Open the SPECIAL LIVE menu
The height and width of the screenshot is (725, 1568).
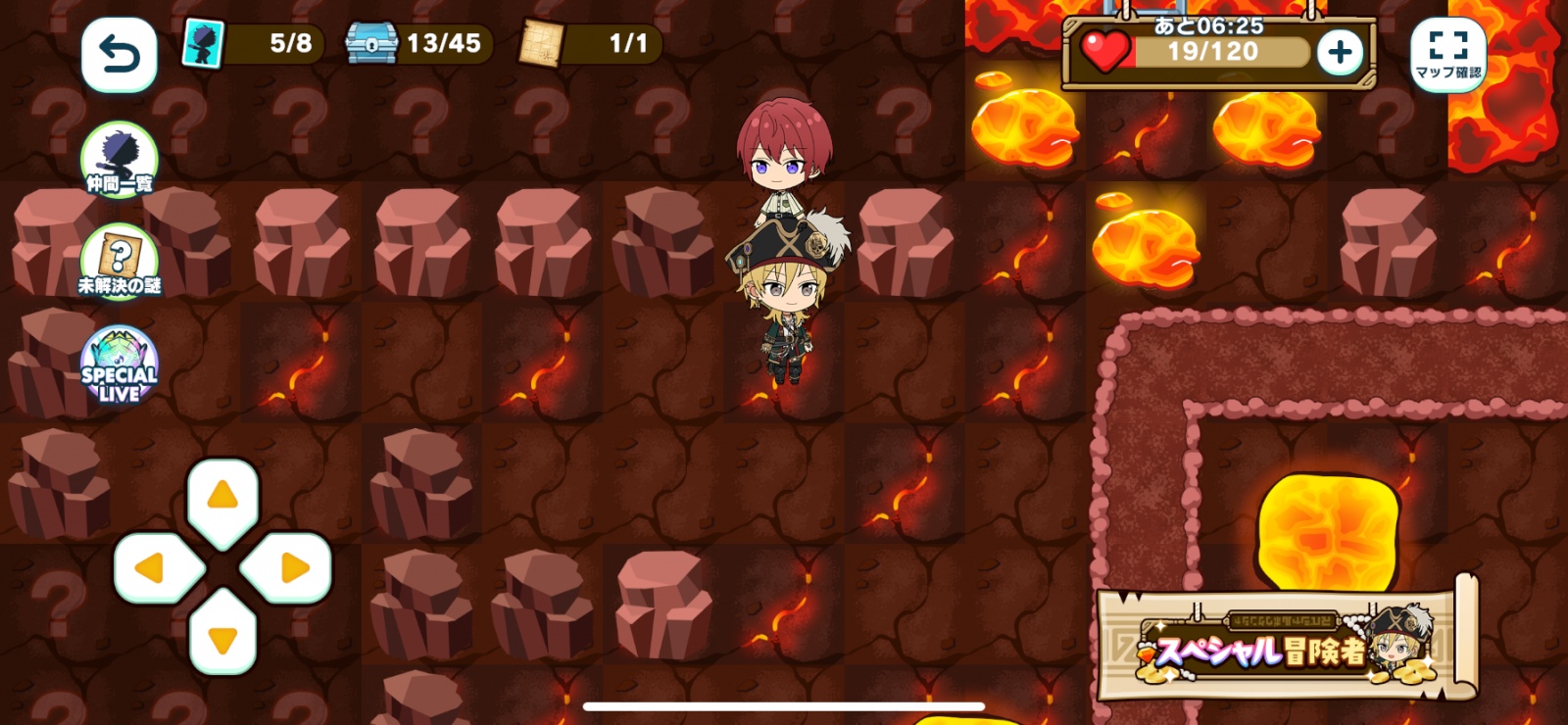point(119,365)
